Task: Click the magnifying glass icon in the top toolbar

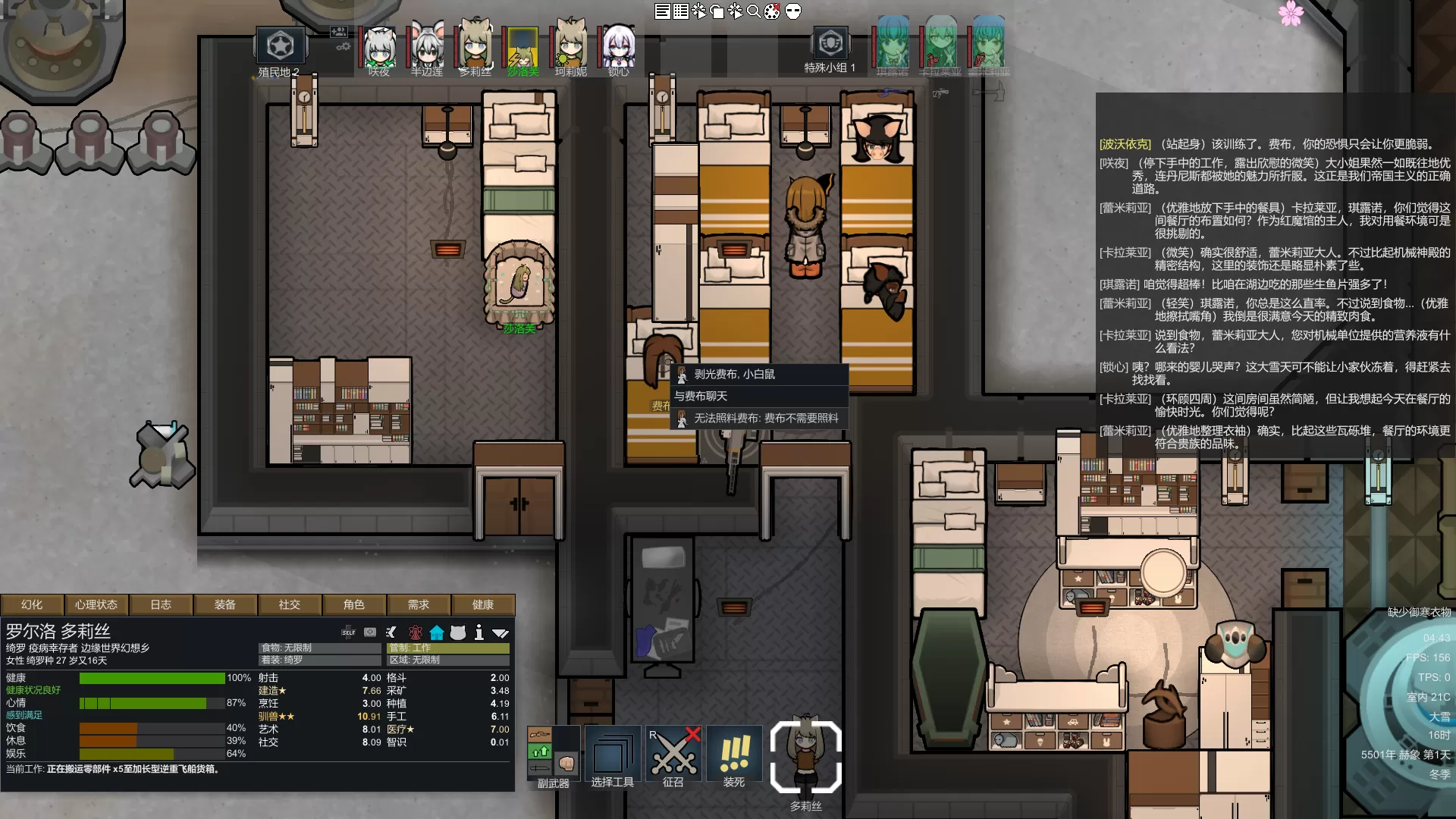Action: [754, 11]
